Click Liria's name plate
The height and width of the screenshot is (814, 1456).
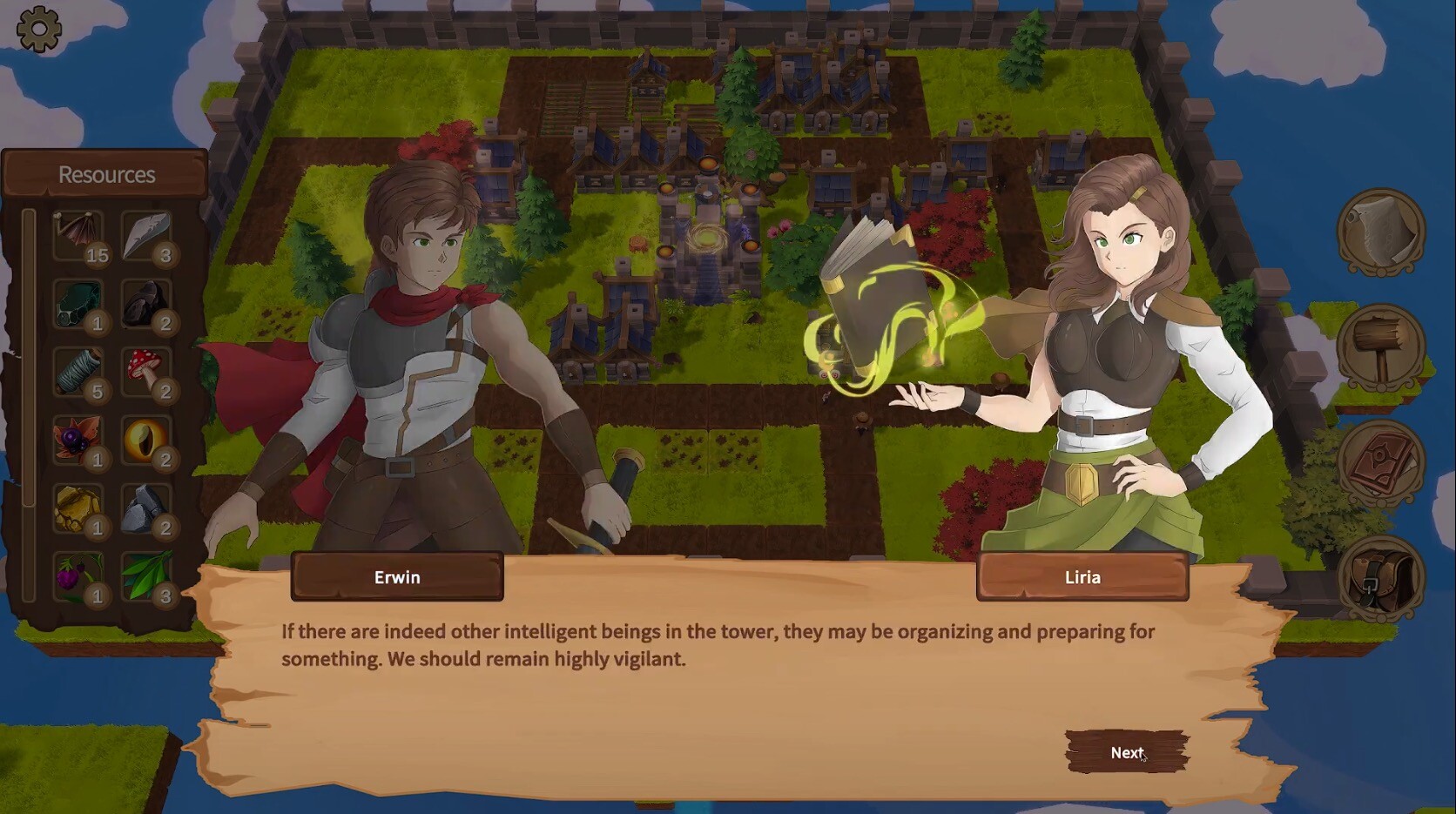tap(1082, 576)
